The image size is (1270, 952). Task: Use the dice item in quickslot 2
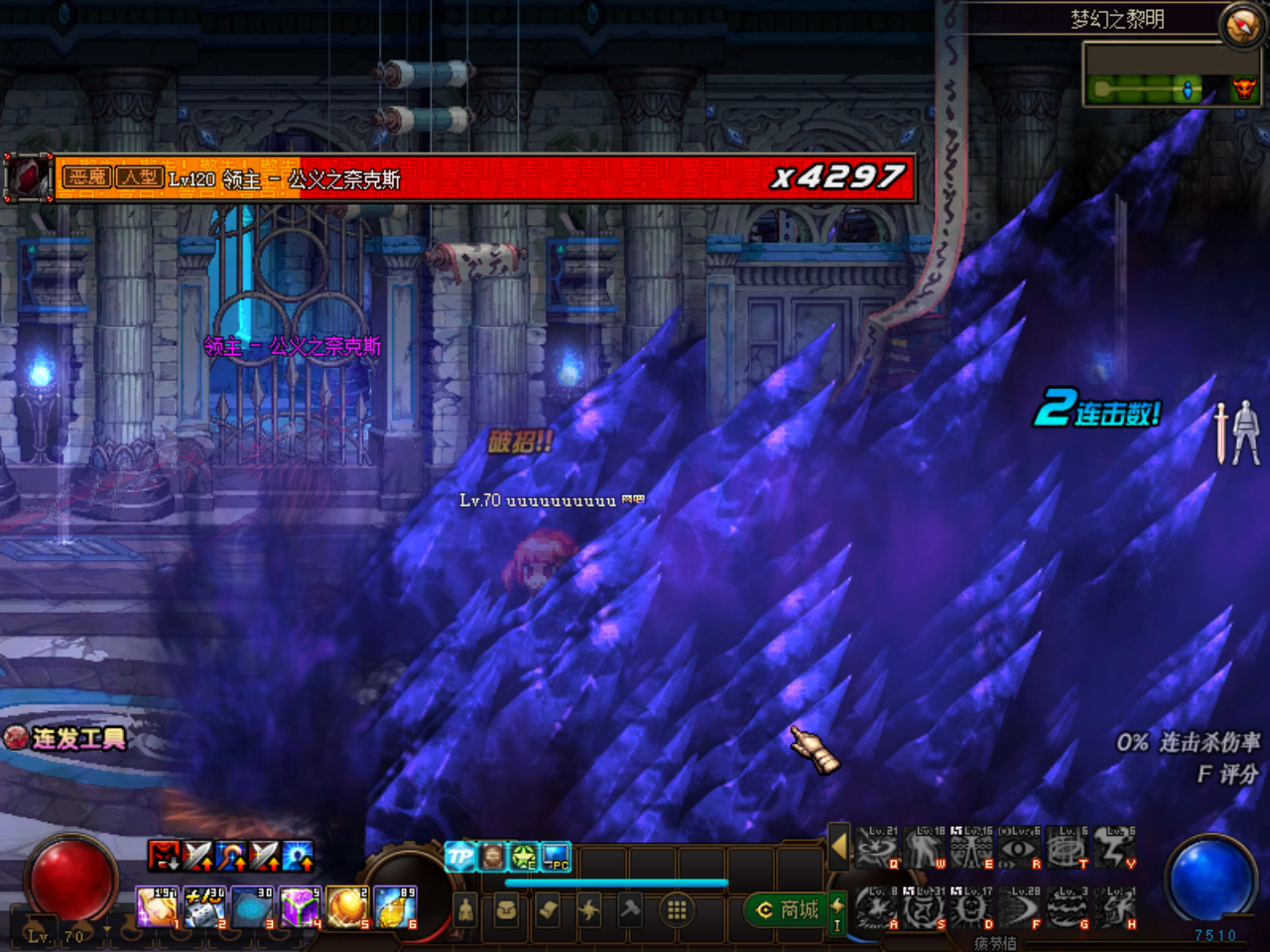point(205,907)
